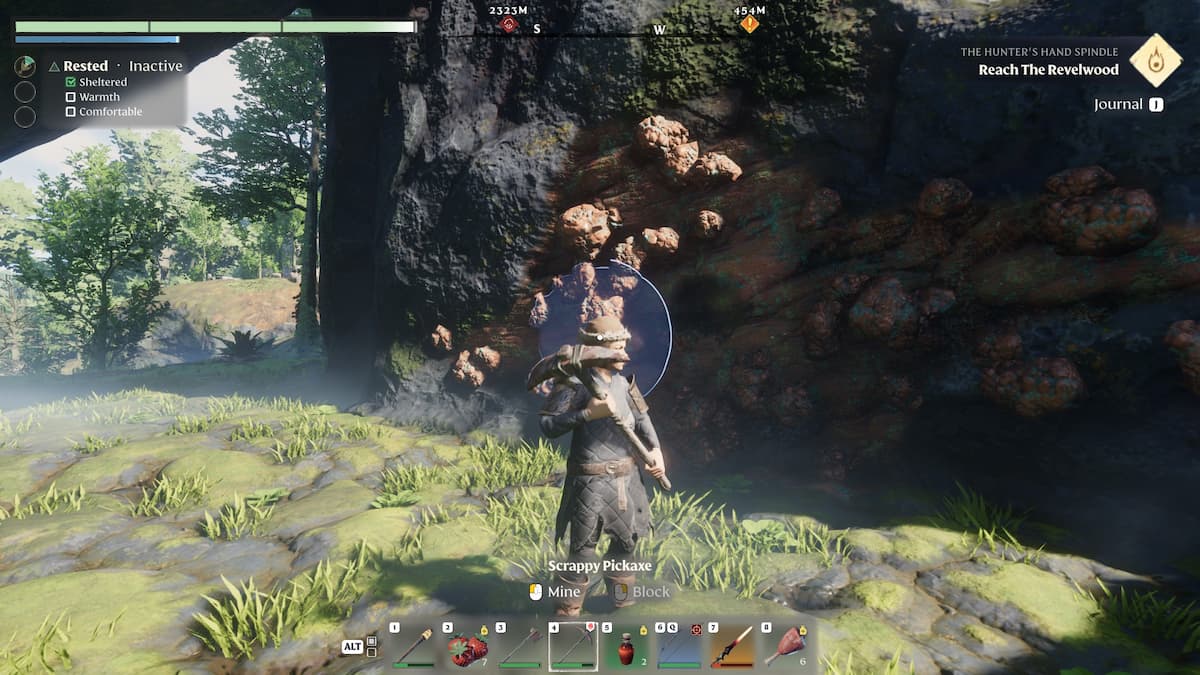Select the Scrappy Pickaxe hotbar slot
1200x675 pixels.
point(573,647)
